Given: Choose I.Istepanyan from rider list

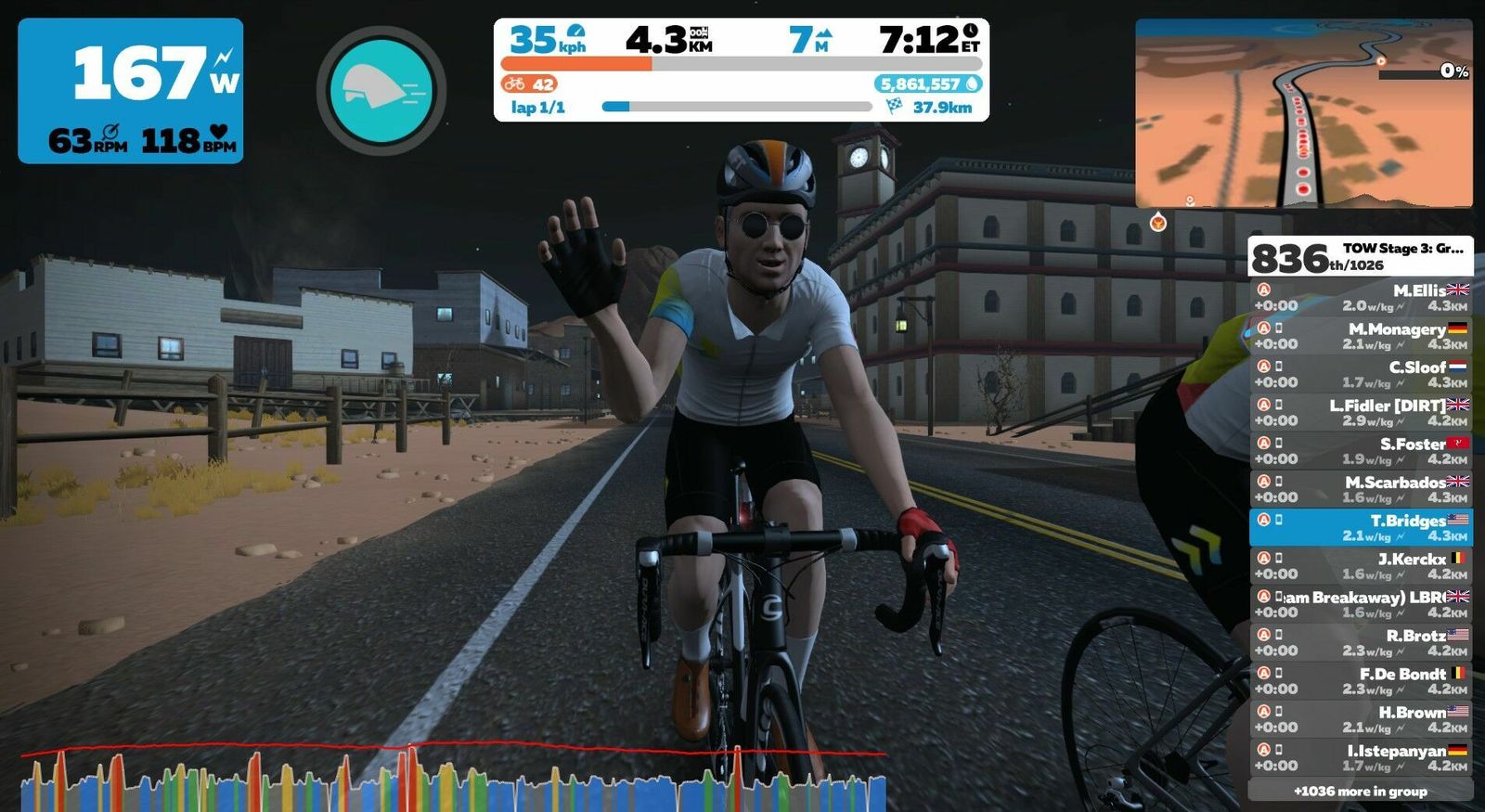Looking at the screenshot, I should tap(1361, 757).
